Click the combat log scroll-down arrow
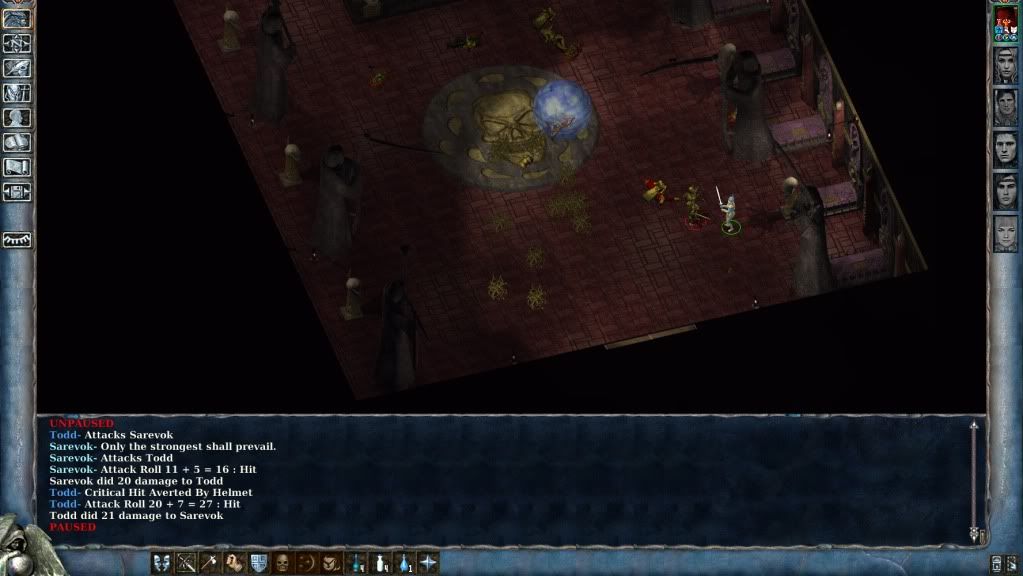Viewport: 1023px width, 576px height. coord(974,536)
